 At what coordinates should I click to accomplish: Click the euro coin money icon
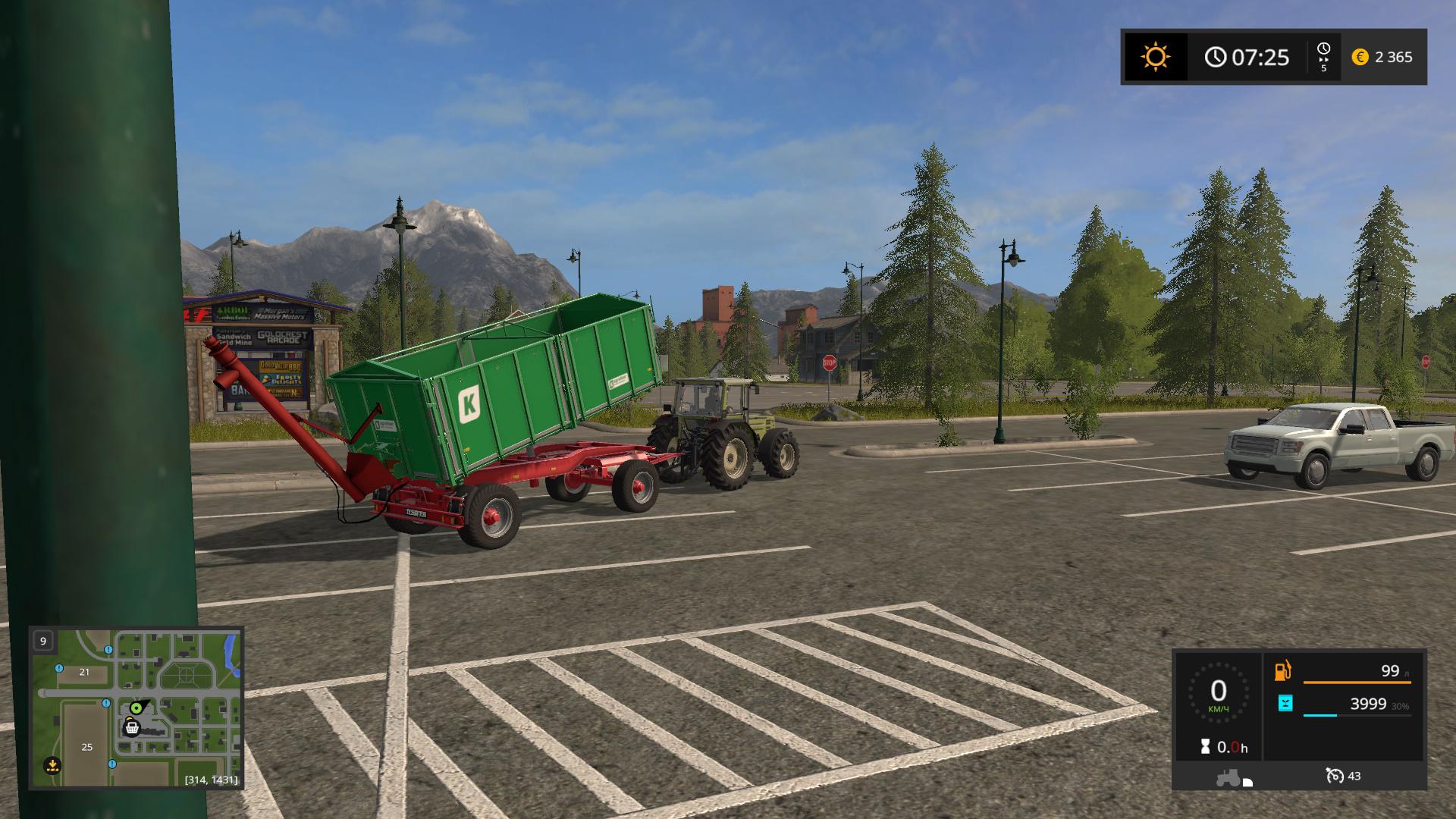tap(1360, 57)
